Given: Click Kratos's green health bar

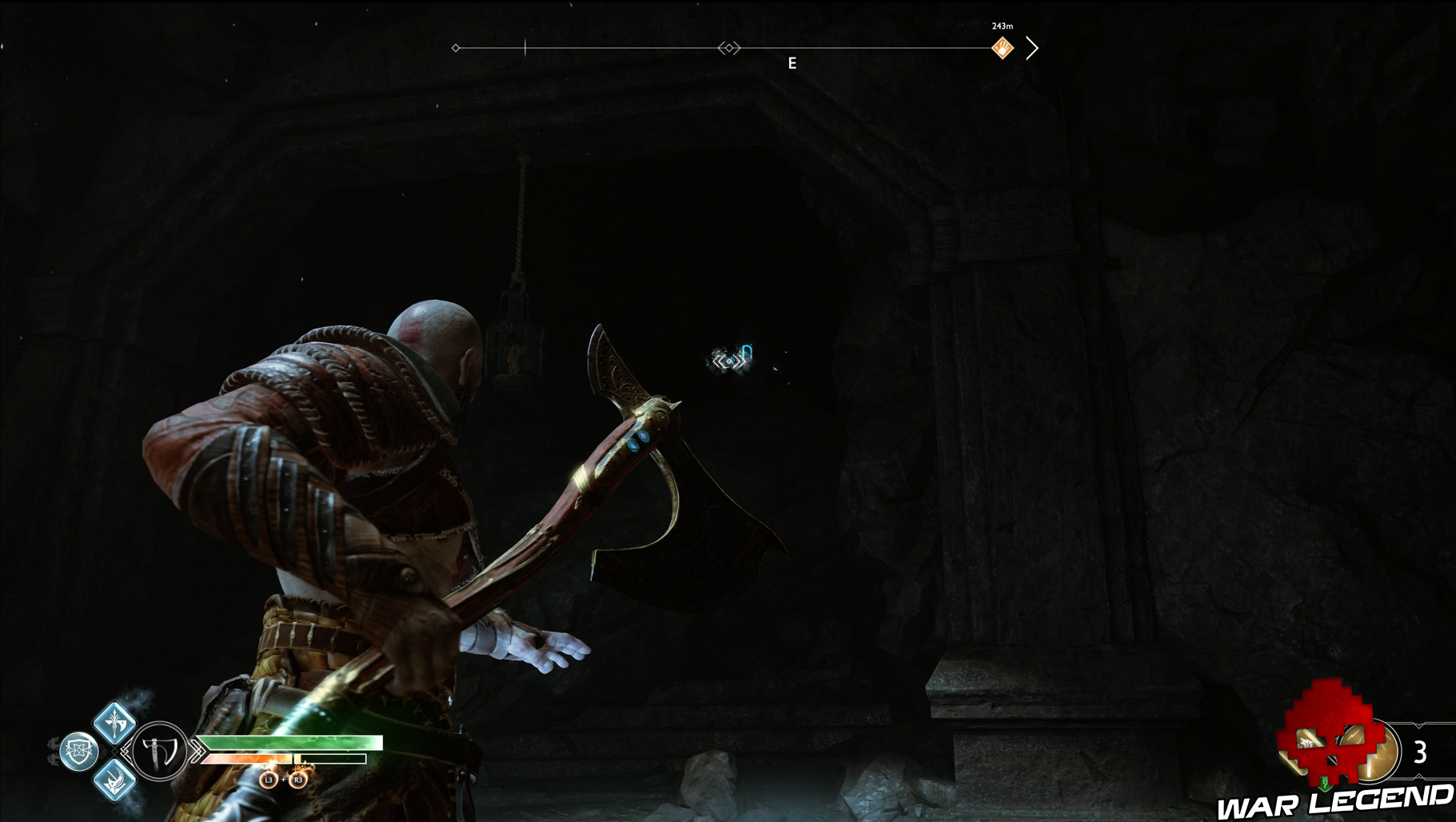Looking at the screenshot, I should (293, 742).
